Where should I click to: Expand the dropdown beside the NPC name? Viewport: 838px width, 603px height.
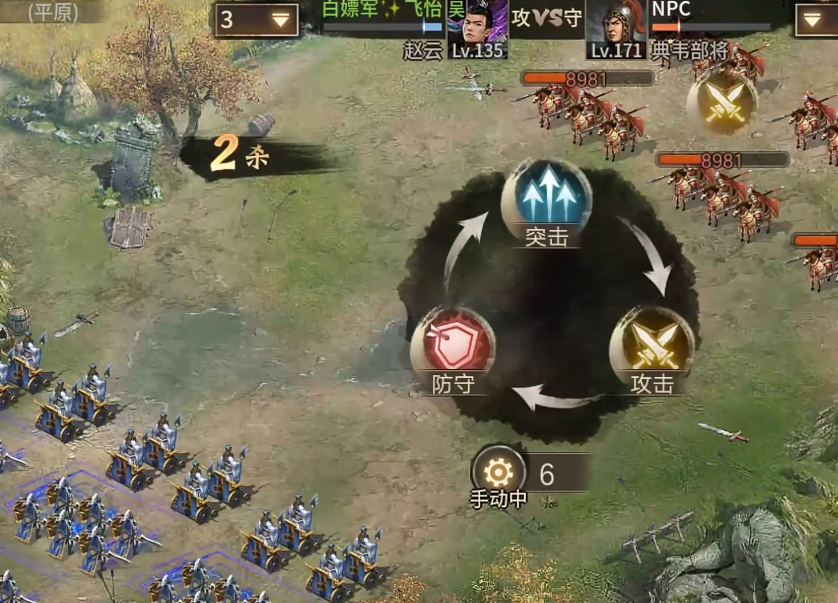click(x=815, y=19)
